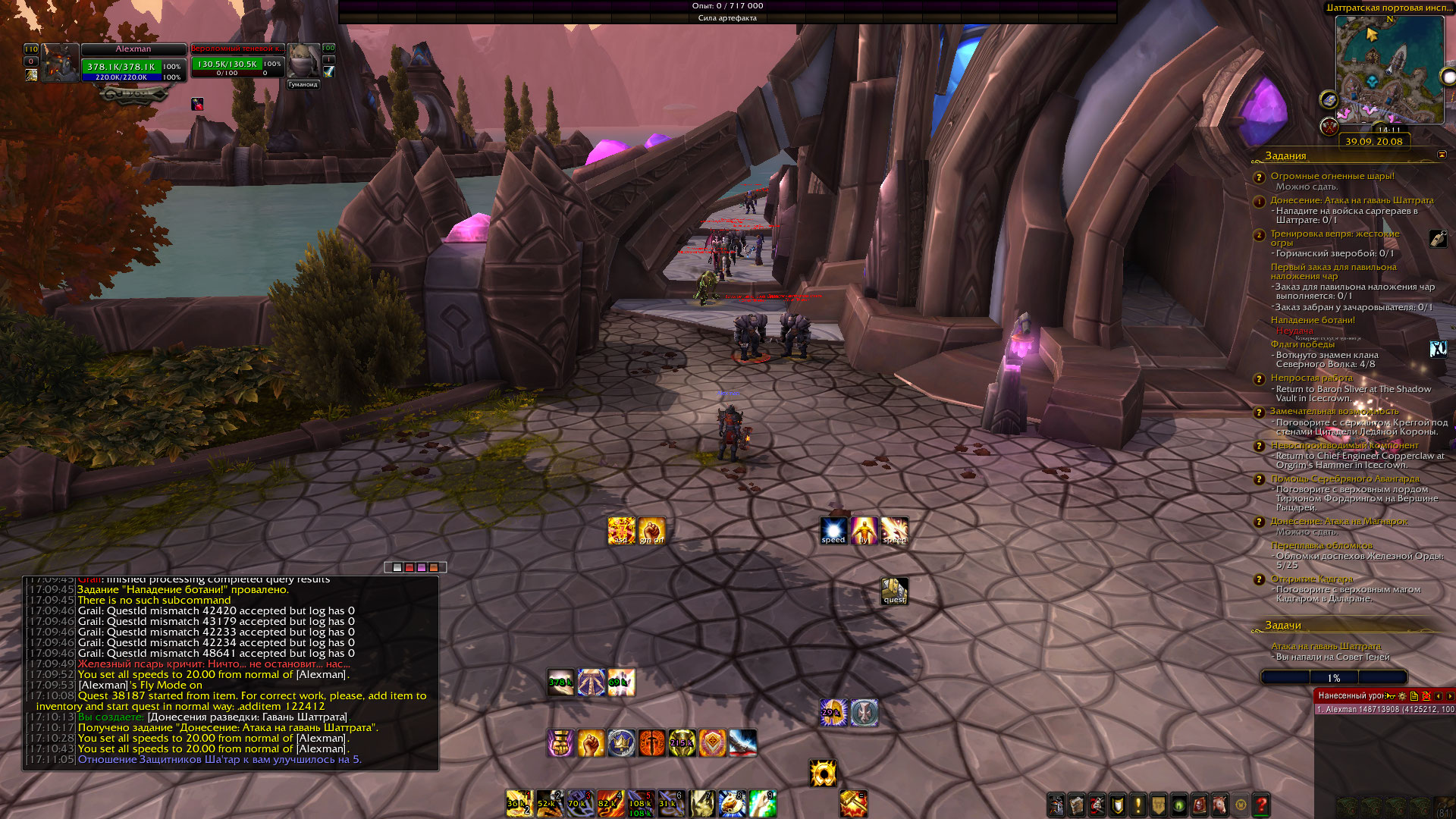Open the spellbook micro menu button
Image resolution: width=1456 pixels, height=819 pixels.
pos(1077,805)
